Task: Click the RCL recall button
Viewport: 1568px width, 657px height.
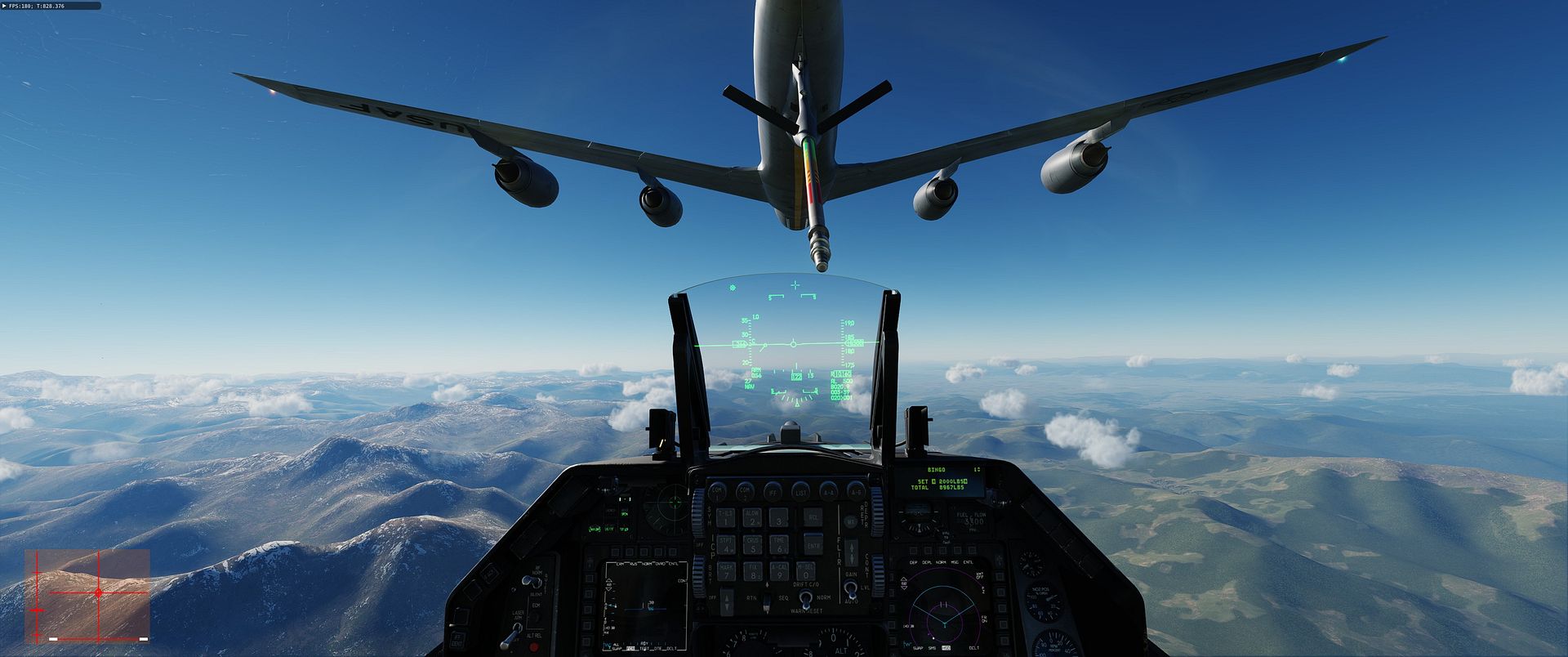Action: (813, 517)
